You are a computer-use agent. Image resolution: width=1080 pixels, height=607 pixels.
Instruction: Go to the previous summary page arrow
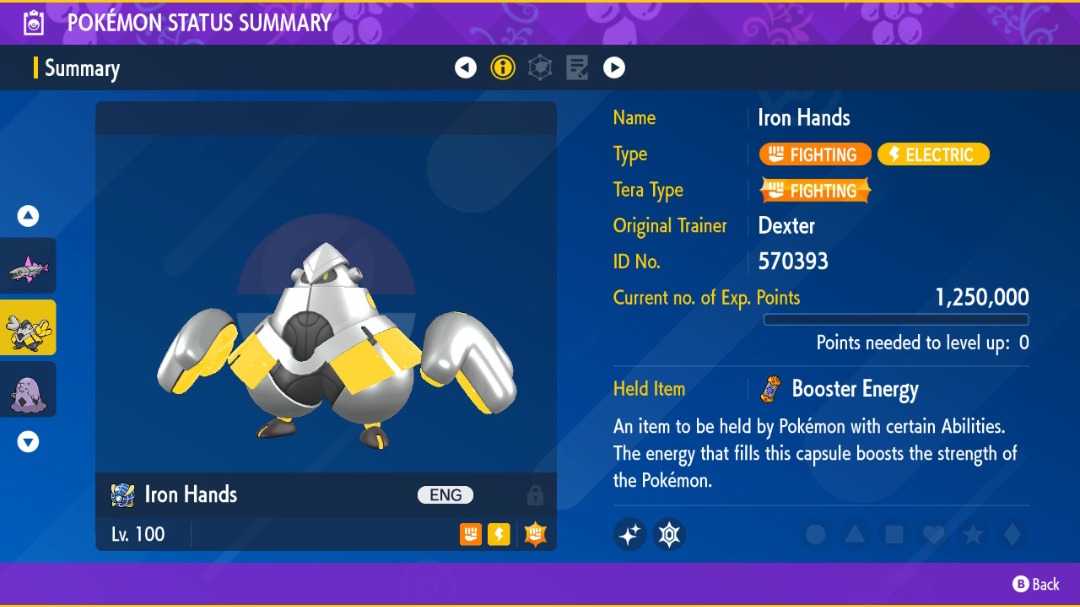pos(465,68)
